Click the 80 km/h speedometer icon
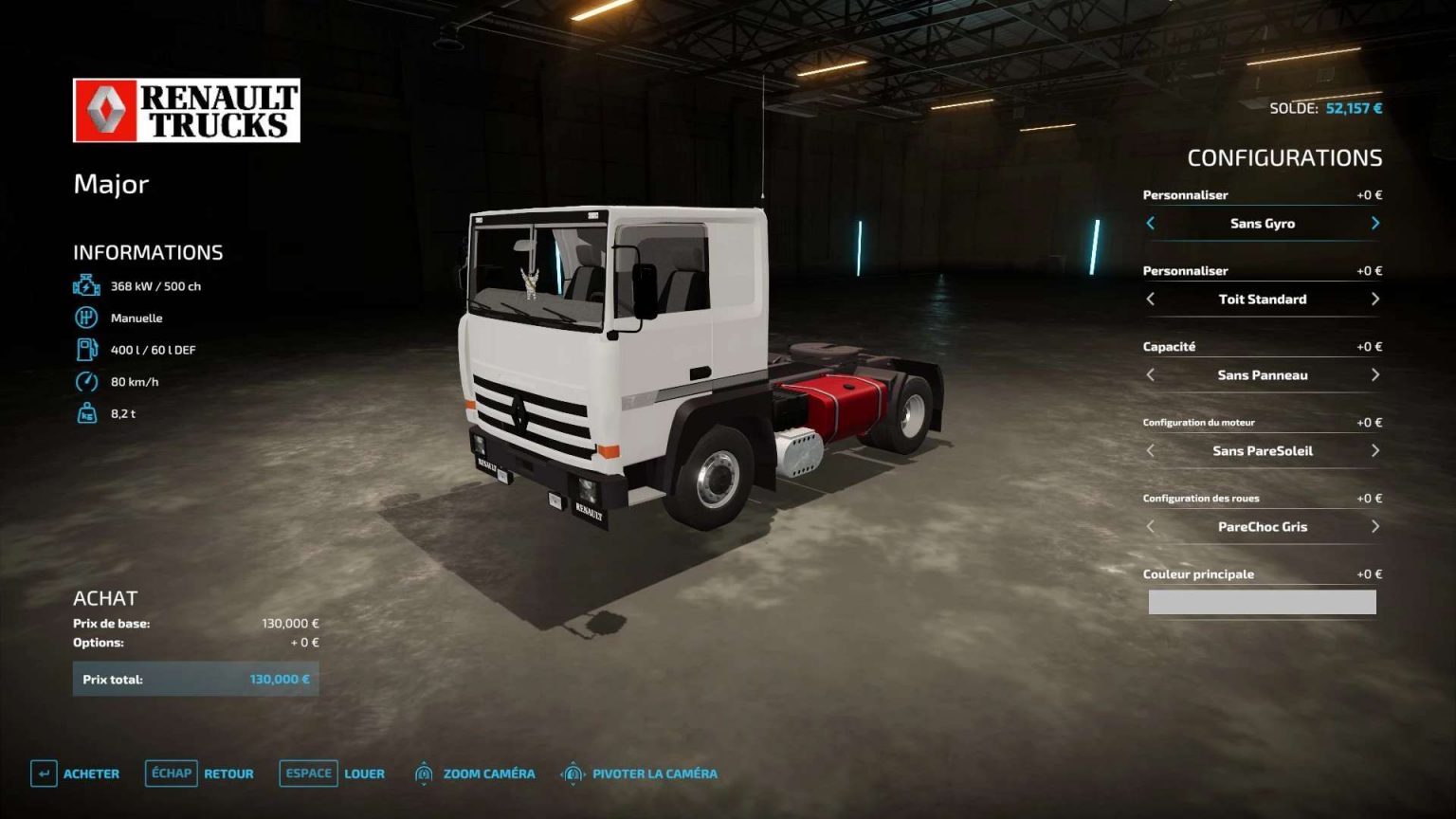The height and width of the screenshot is (819, 1456). [88, 381]
